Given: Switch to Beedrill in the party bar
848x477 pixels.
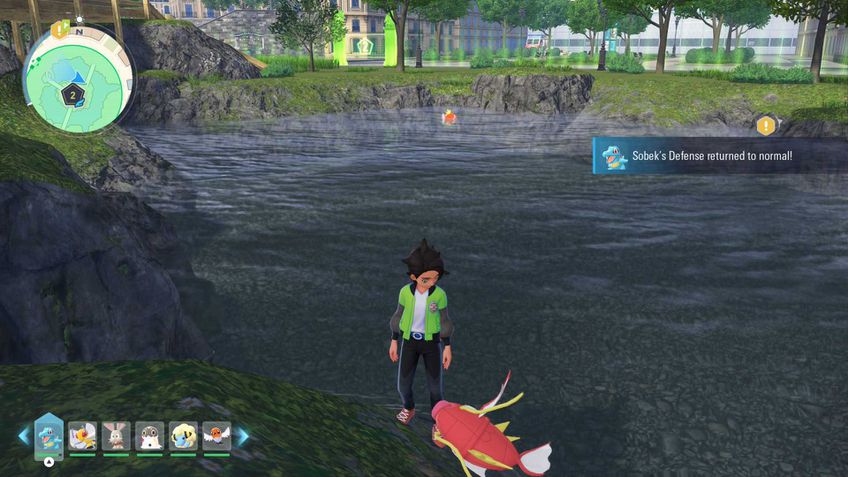Looking at the screenshot, I should coord(82,436).
